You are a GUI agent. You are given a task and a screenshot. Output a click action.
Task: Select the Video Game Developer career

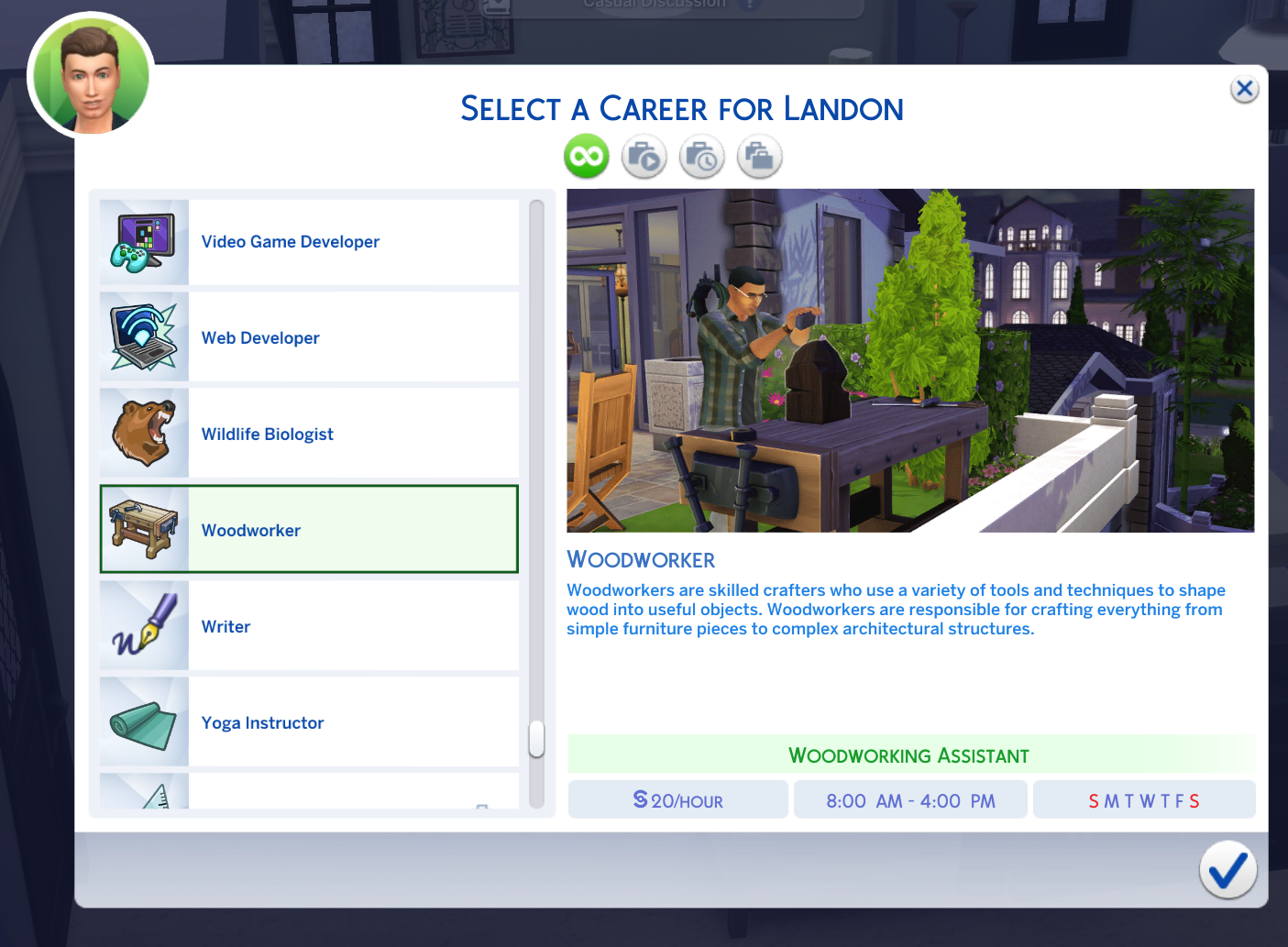tap(309, 242)
